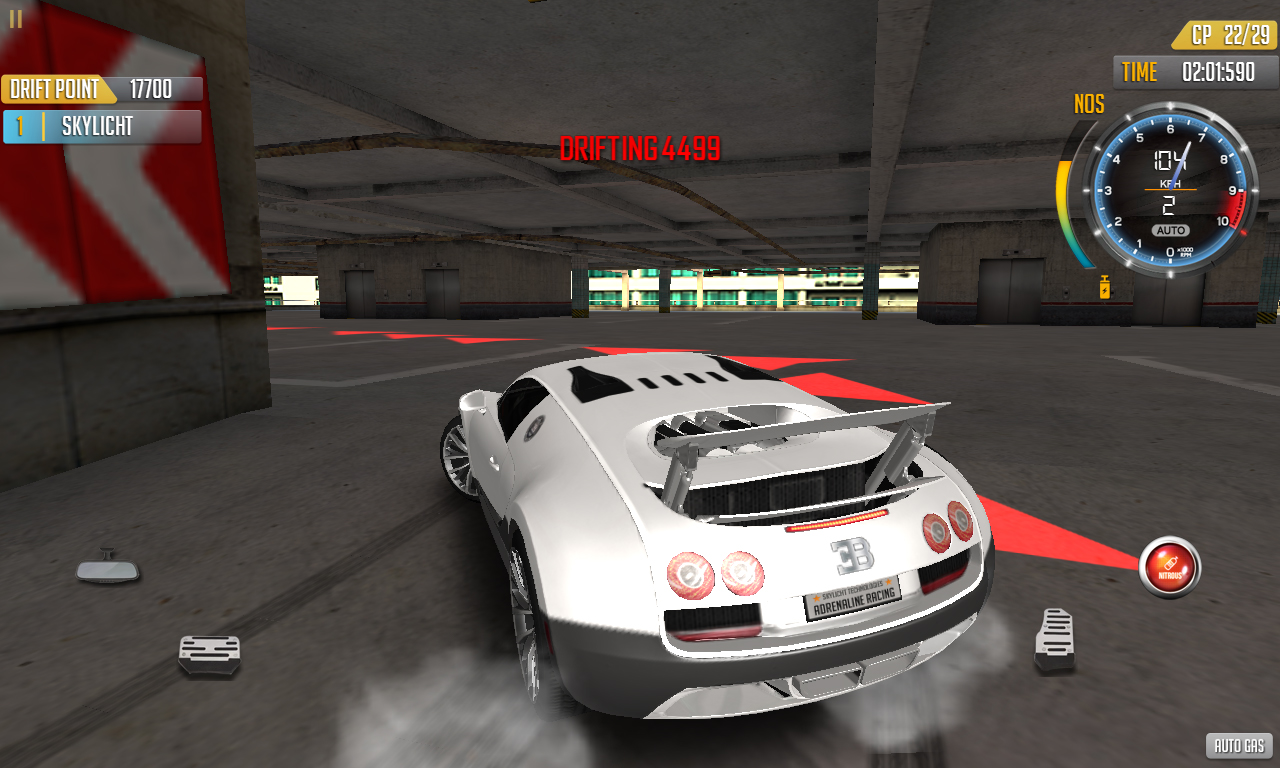Pause the race with the pause icon
The width and height of the screenshot is (1280, 768).
coord(15,19)
